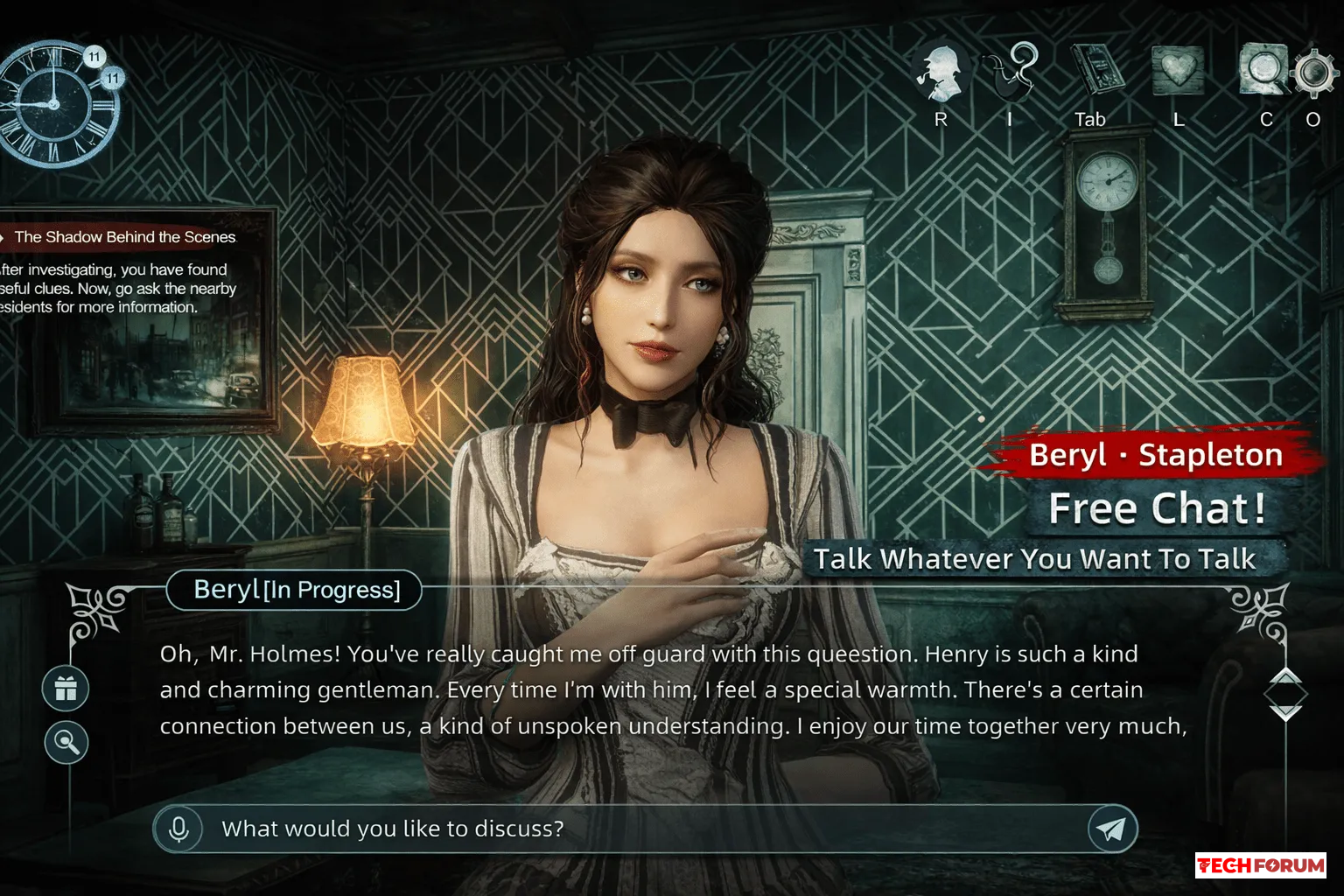Screen dimensions: 1344x896
Task: Activate the microphone voice input
Action: tap(178, 829)
